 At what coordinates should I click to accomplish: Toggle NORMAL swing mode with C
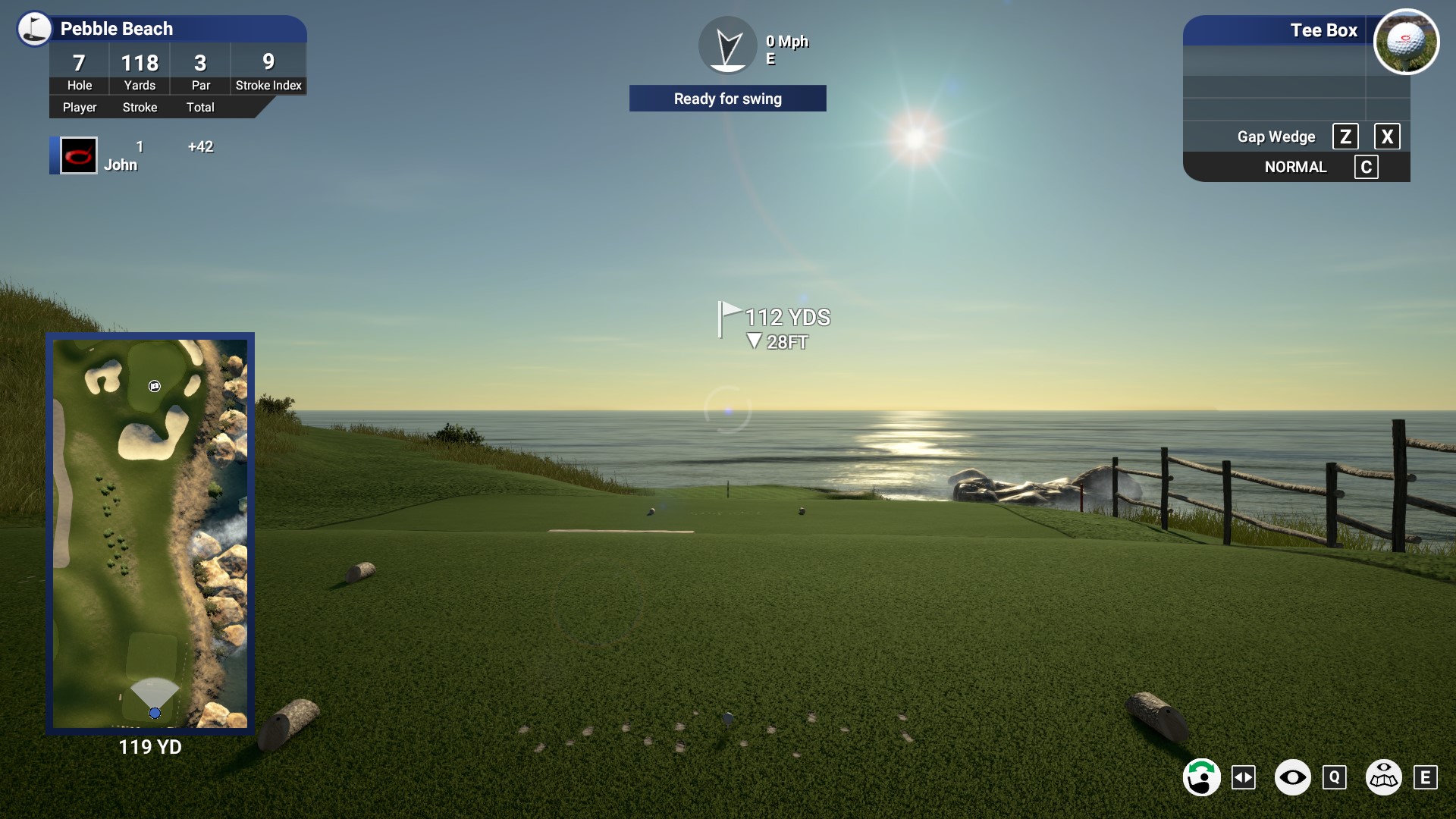point(1367,167)
